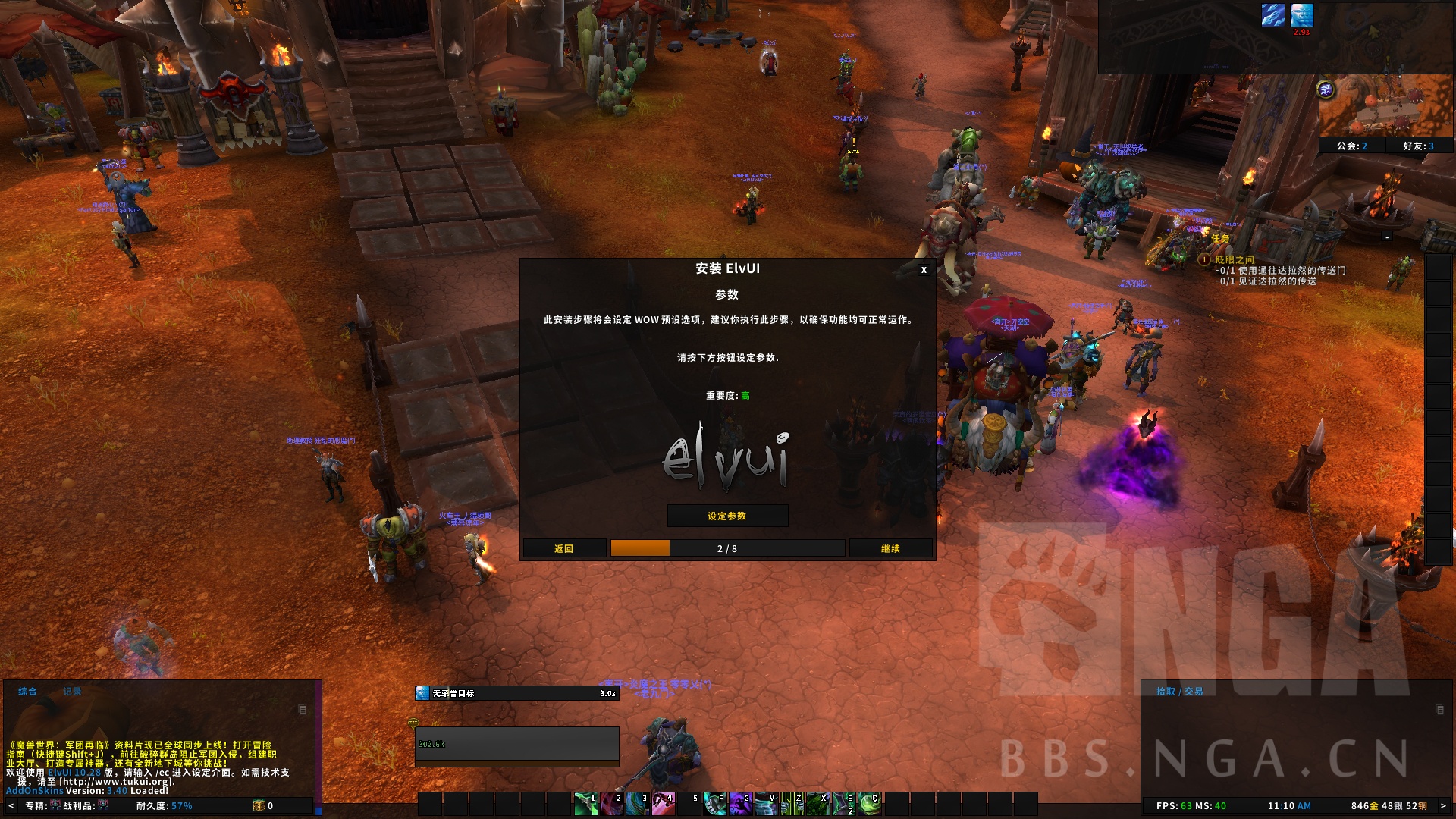Open the chat copy icon in chat frame corner
This screenshot has height=819, width=1456.
coord(302,708)
